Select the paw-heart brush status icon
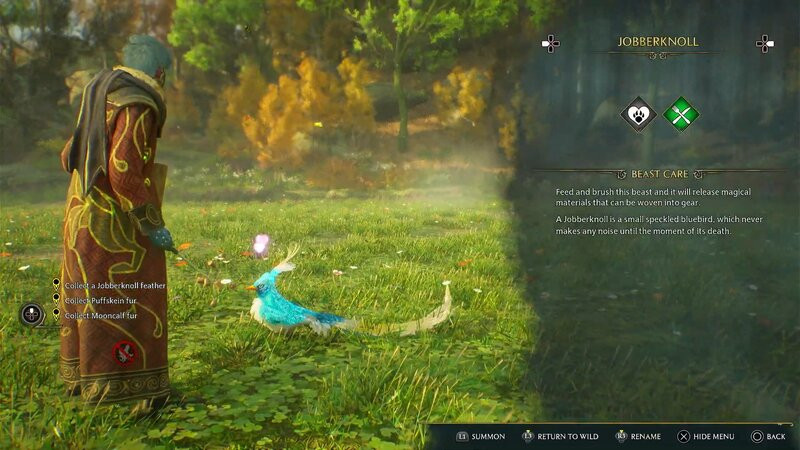This screenshot has height=450, width=800. (x=638, y=114)
